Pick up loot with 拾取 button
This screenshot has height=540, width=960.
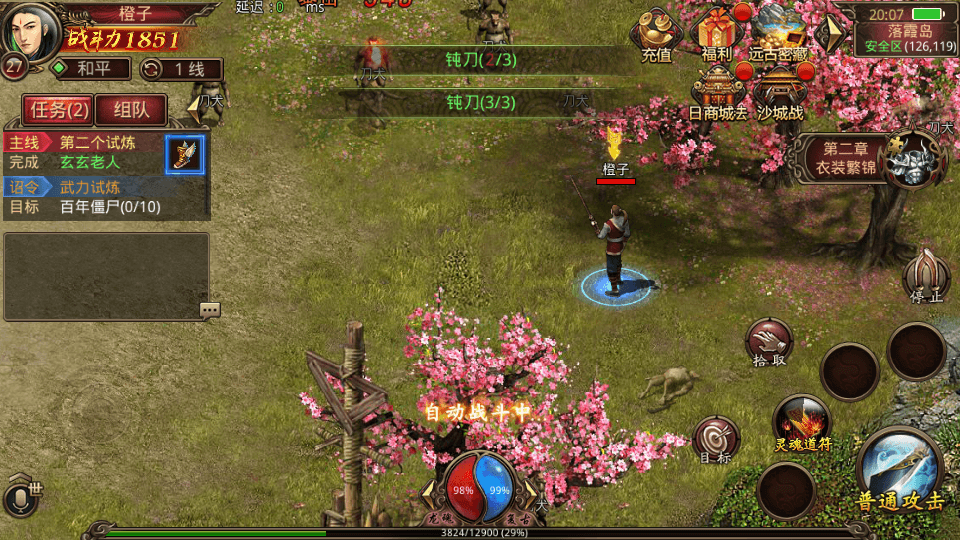[x=768, y=342]
